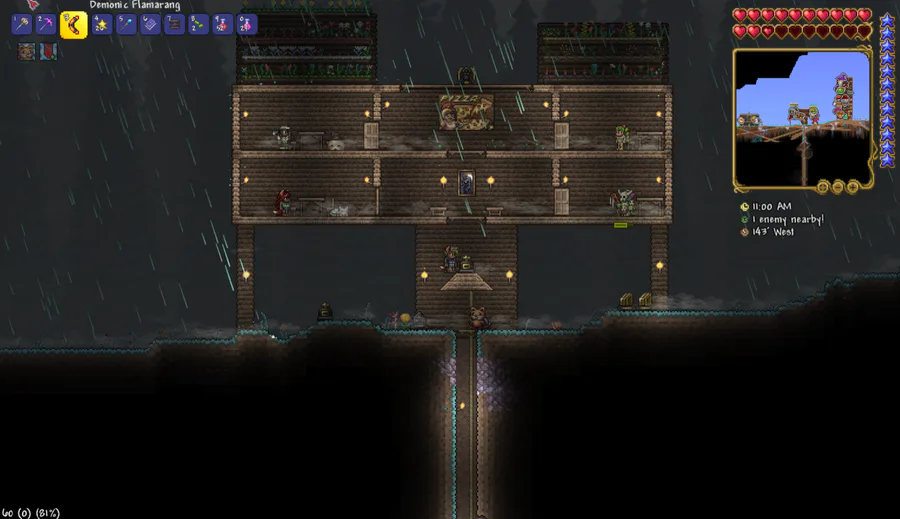Image resolution: width=900 pixels, height=519 pixels.
Task: Select the first hotbar slot weapon
Action: pos(22,25)
